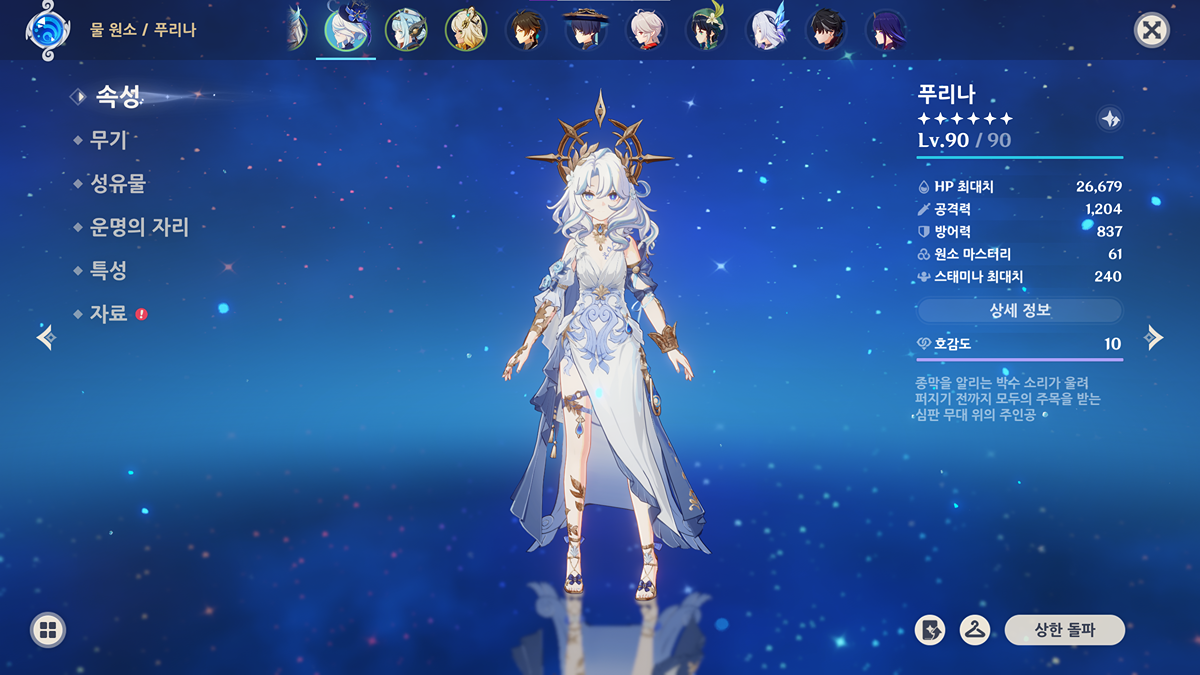Viewport: 1200px width, 675px height.
Task: Click the 상세 정보 details button
Action: click(1020, 310)
